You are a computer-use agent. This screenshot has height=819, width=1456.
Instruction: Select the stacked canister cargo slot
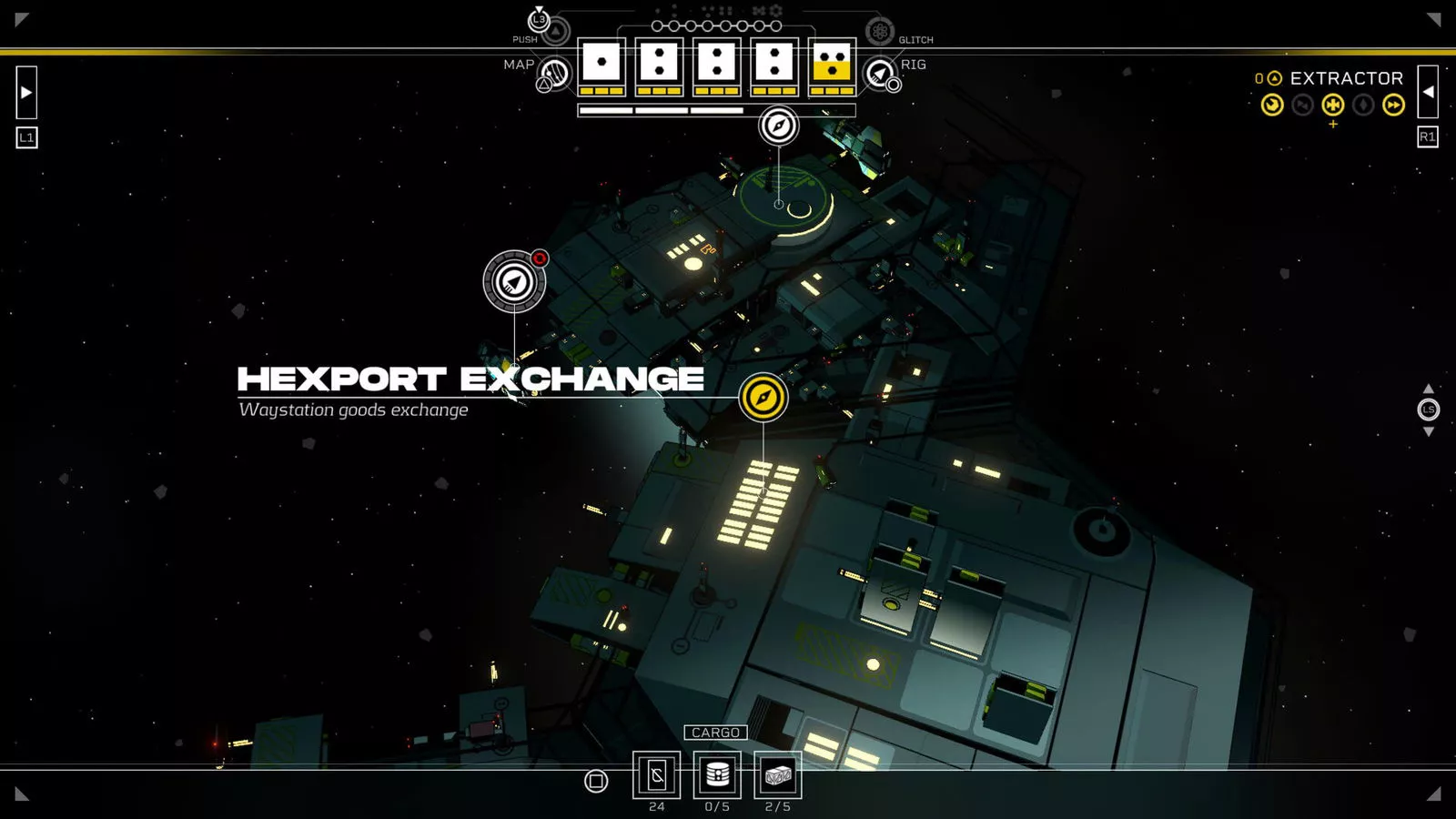[717, 775]
